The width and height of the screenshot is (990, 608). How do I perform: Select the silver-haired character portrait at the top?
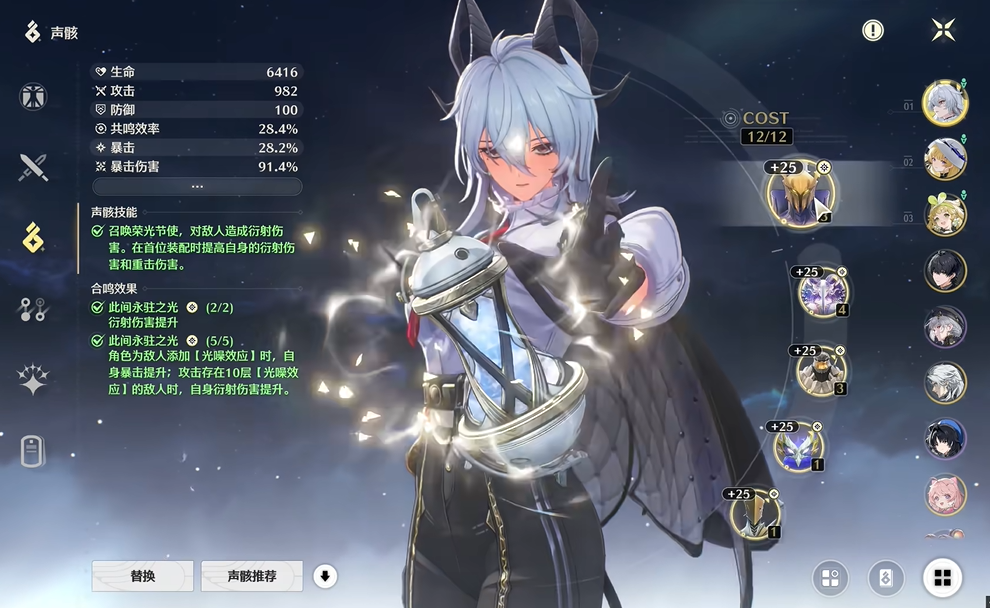tap(945, 103)
